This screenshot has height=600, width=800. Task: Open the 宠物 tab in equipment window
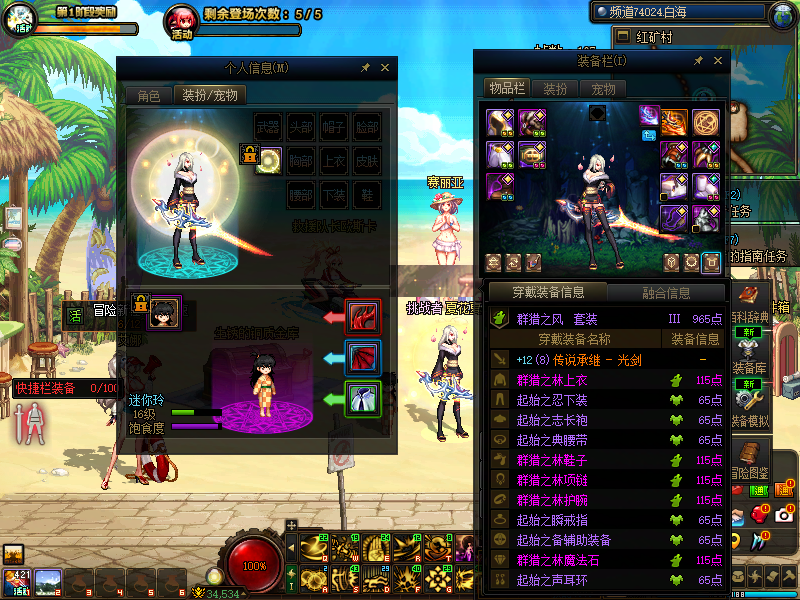603,89
